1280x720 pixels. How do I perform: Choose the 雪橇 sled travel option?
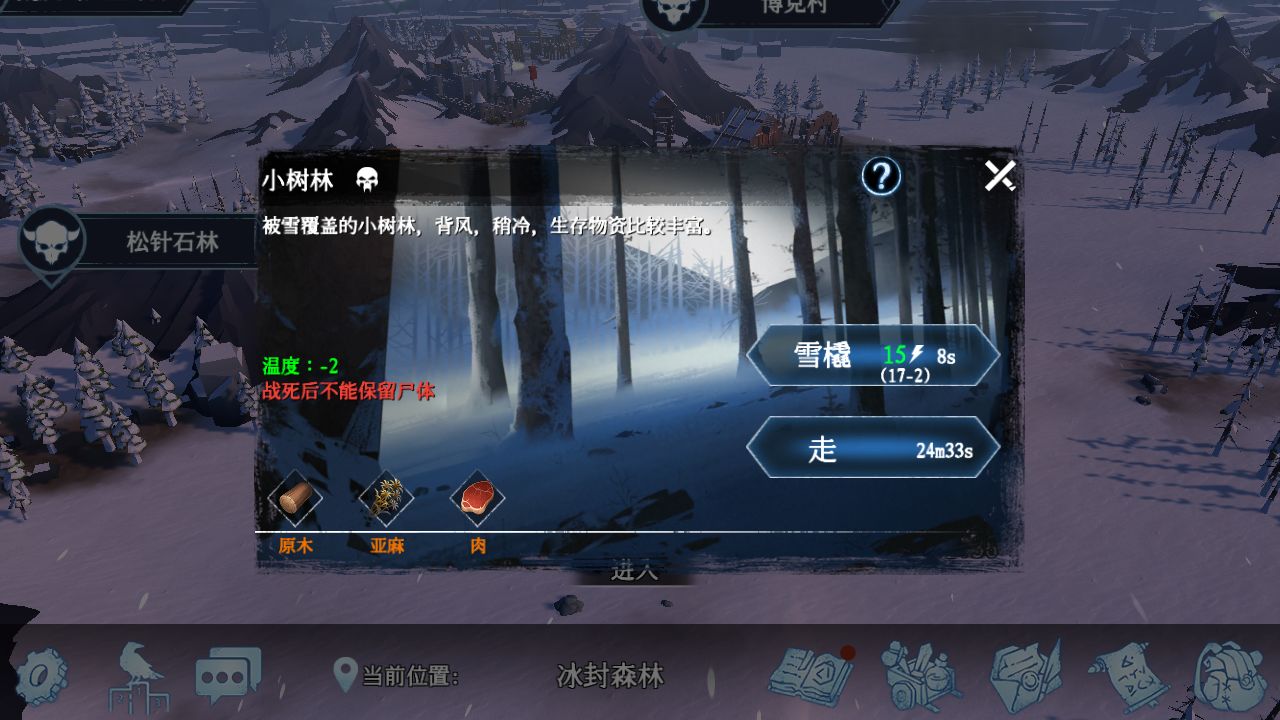(872, 358)
